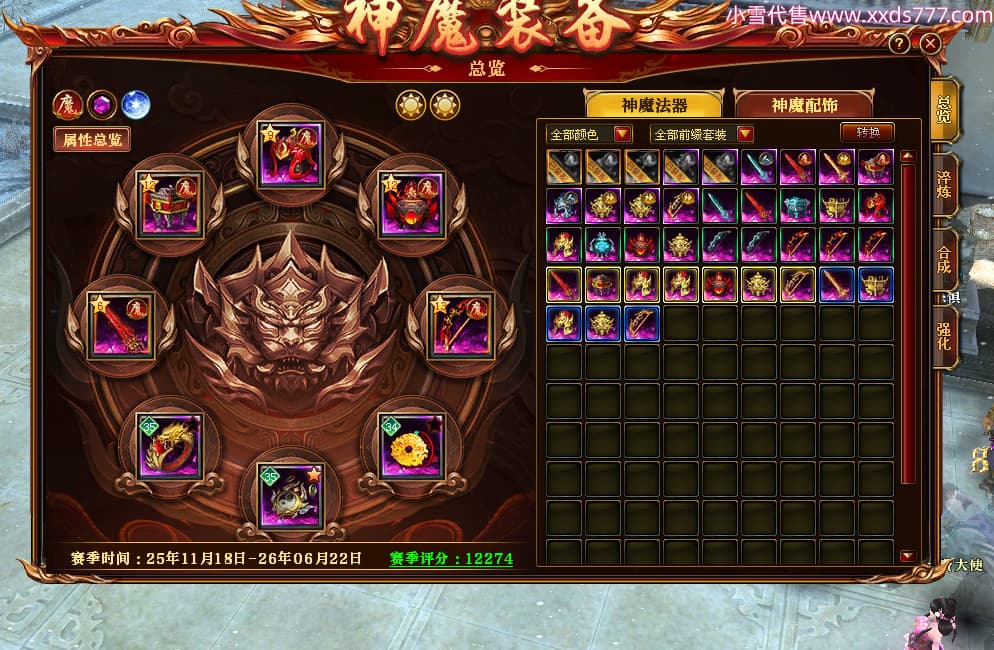Click the purple gem round icon
994x650 pixels.
tap(101, 104)
